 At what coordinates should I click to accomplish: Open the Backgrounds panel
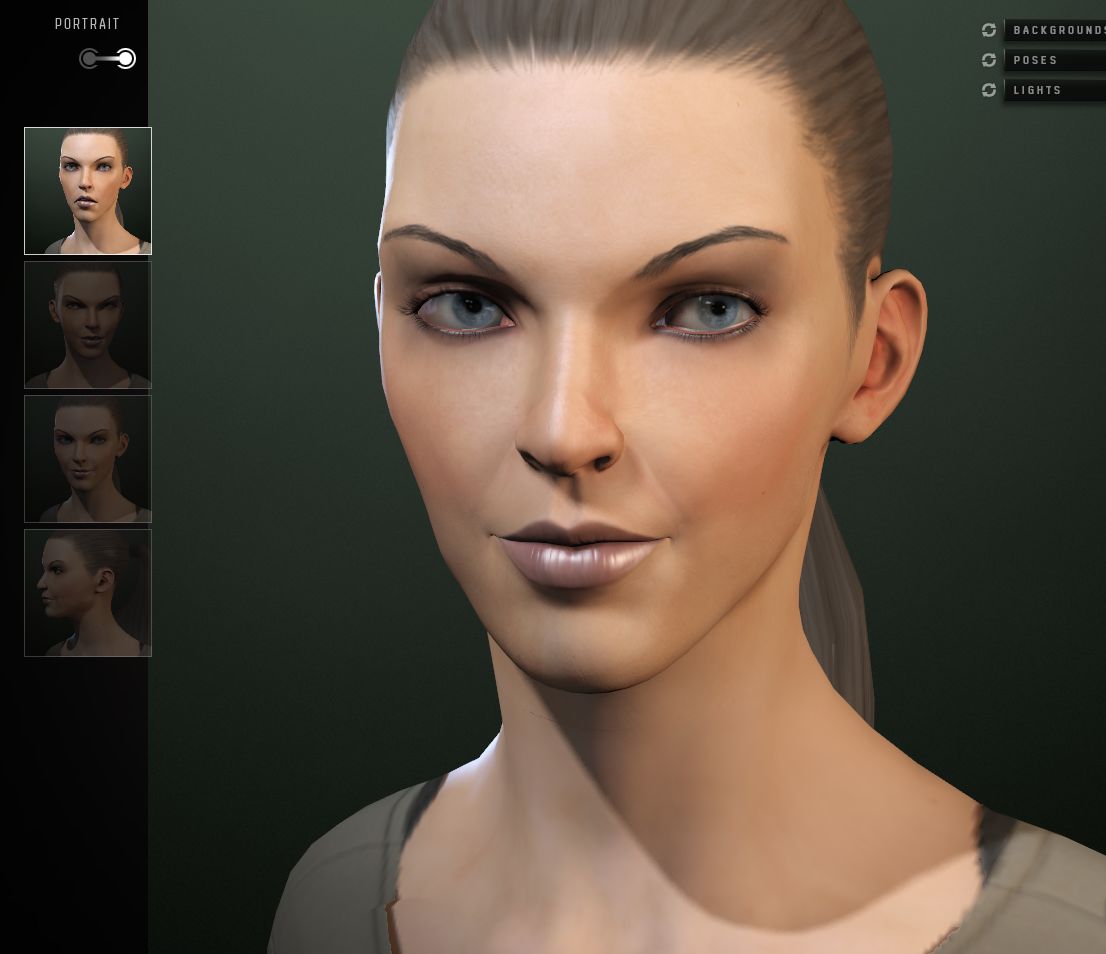tap(1056, 31)
